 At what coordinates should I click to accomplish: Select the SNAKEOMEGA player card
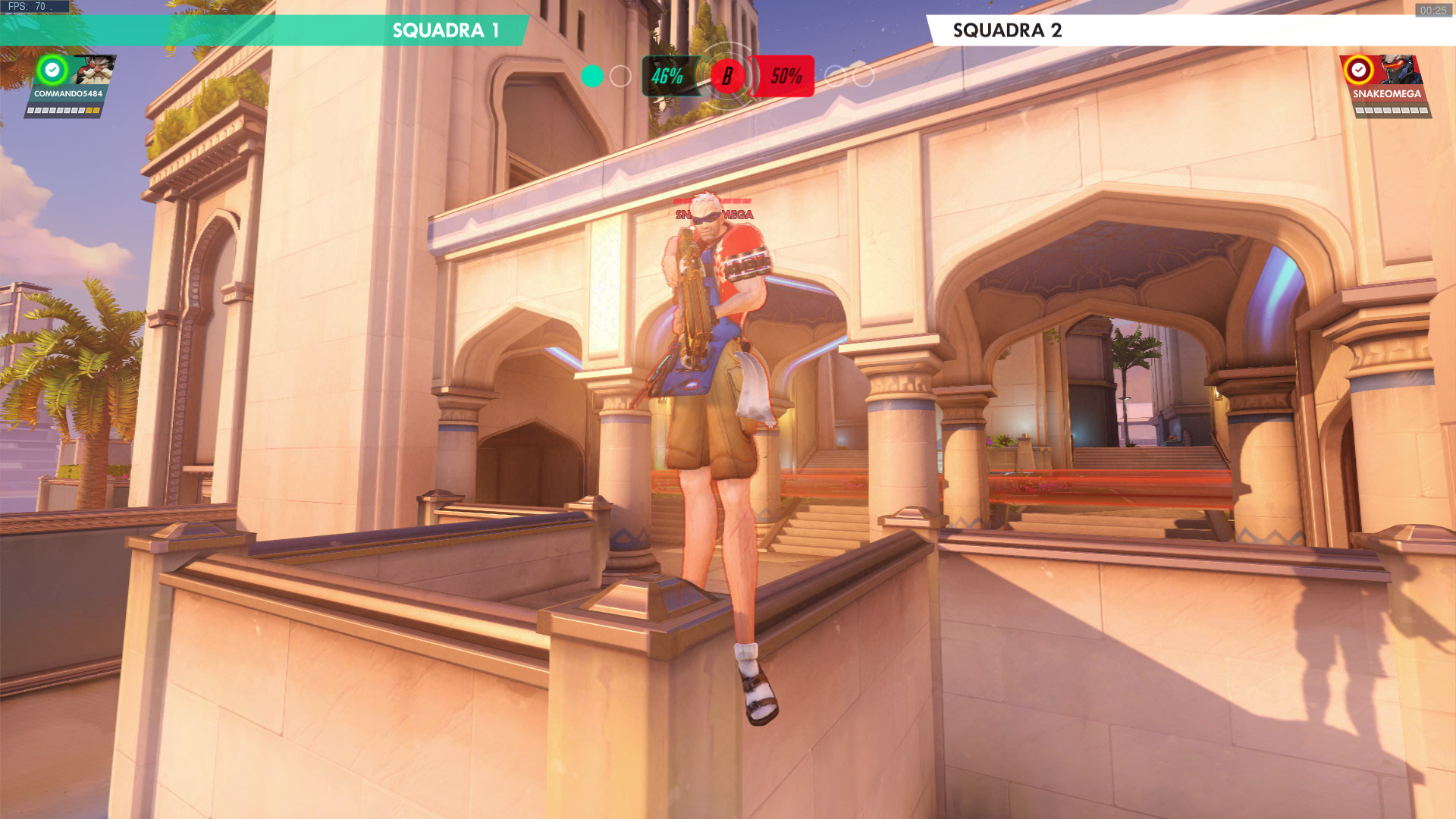[1386, 85]
